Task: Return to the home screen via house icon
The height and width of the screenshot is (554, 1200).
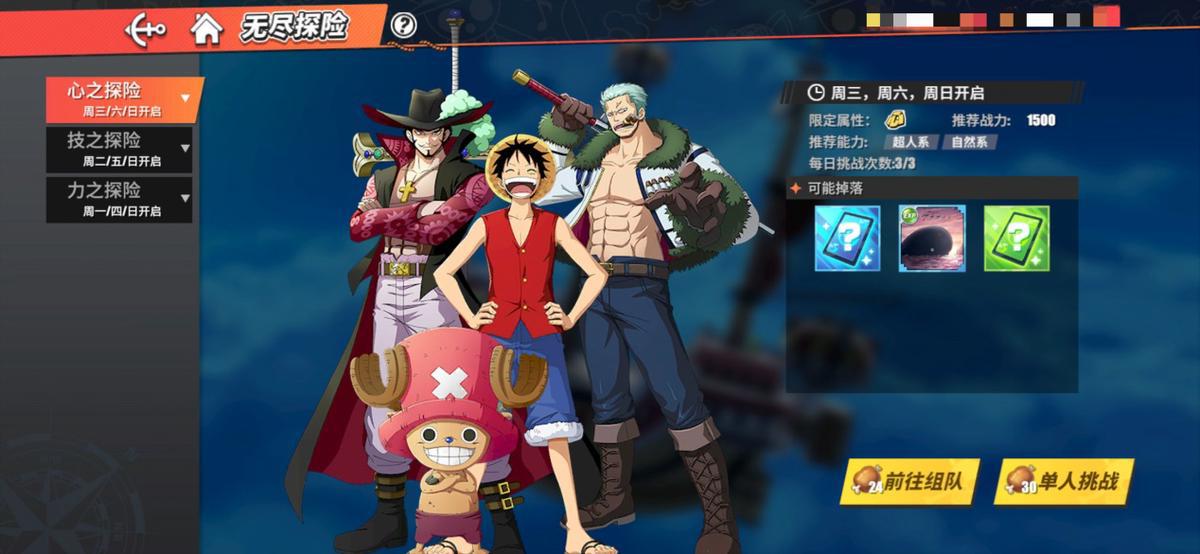Action: point(206,29)
